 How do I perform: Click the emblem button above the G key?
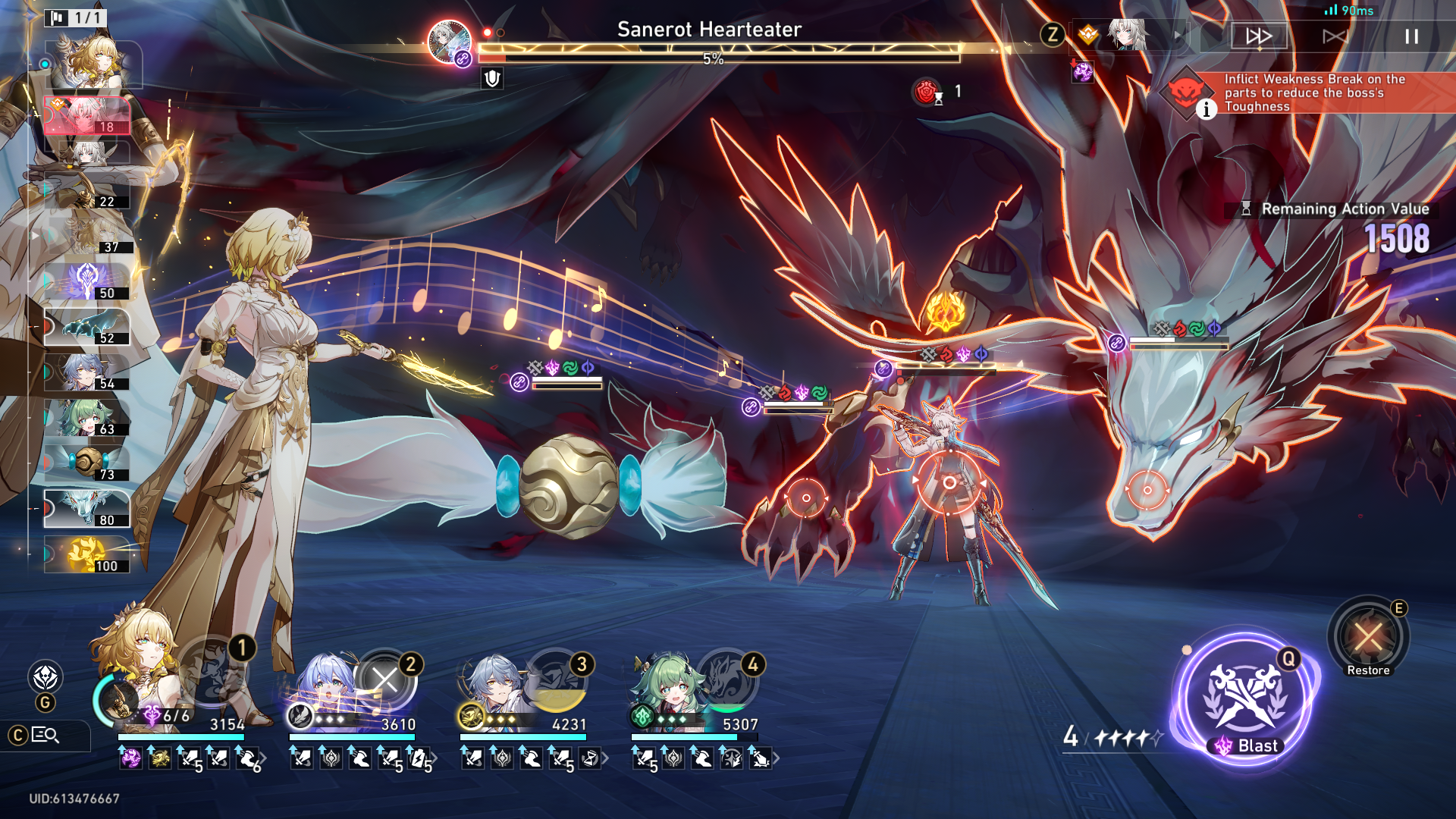[x=45, y=676]
